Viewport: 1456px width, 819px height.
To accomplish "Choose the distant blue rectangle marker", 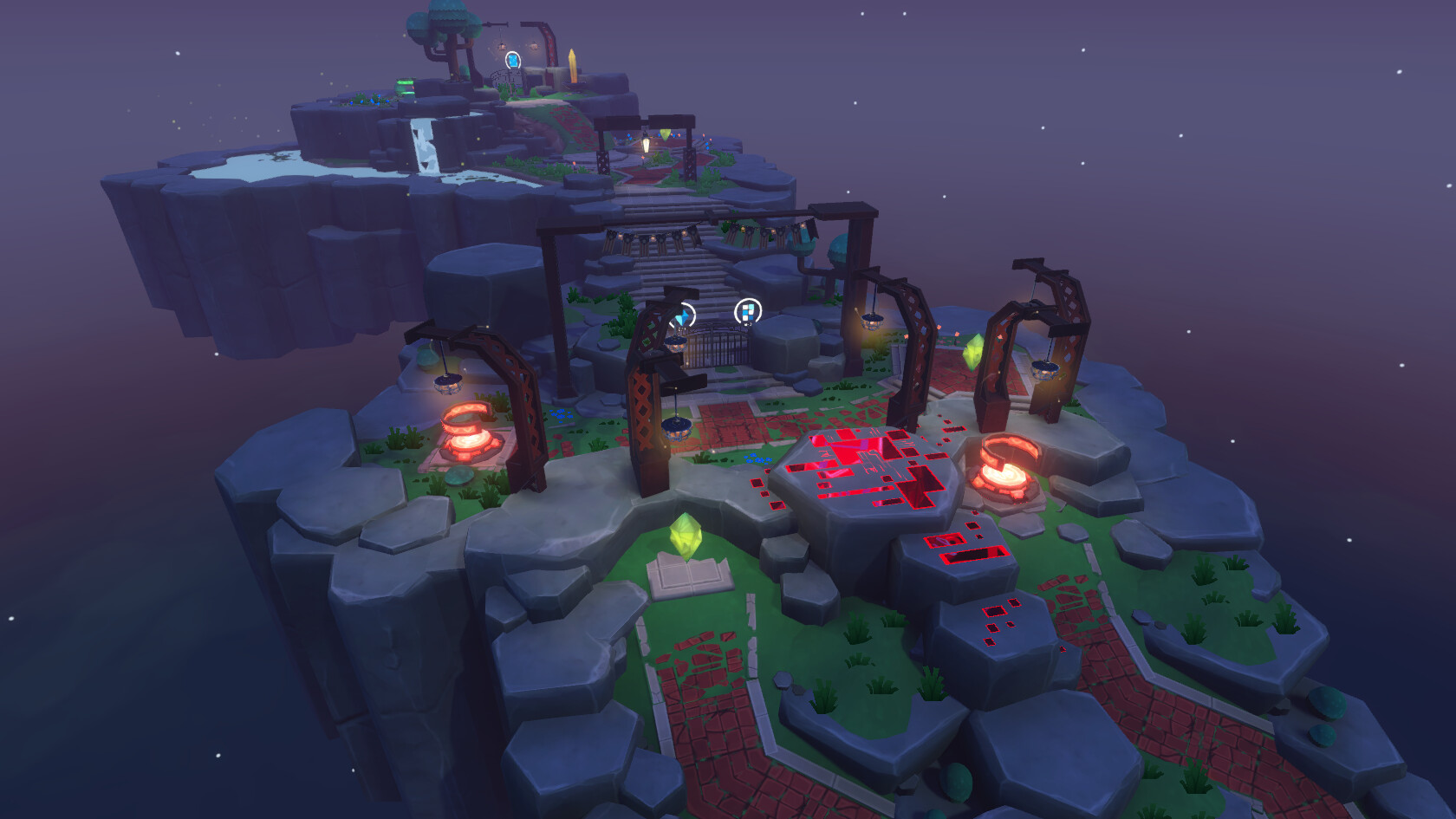I will pyautogui.click(x=513, y=60).
